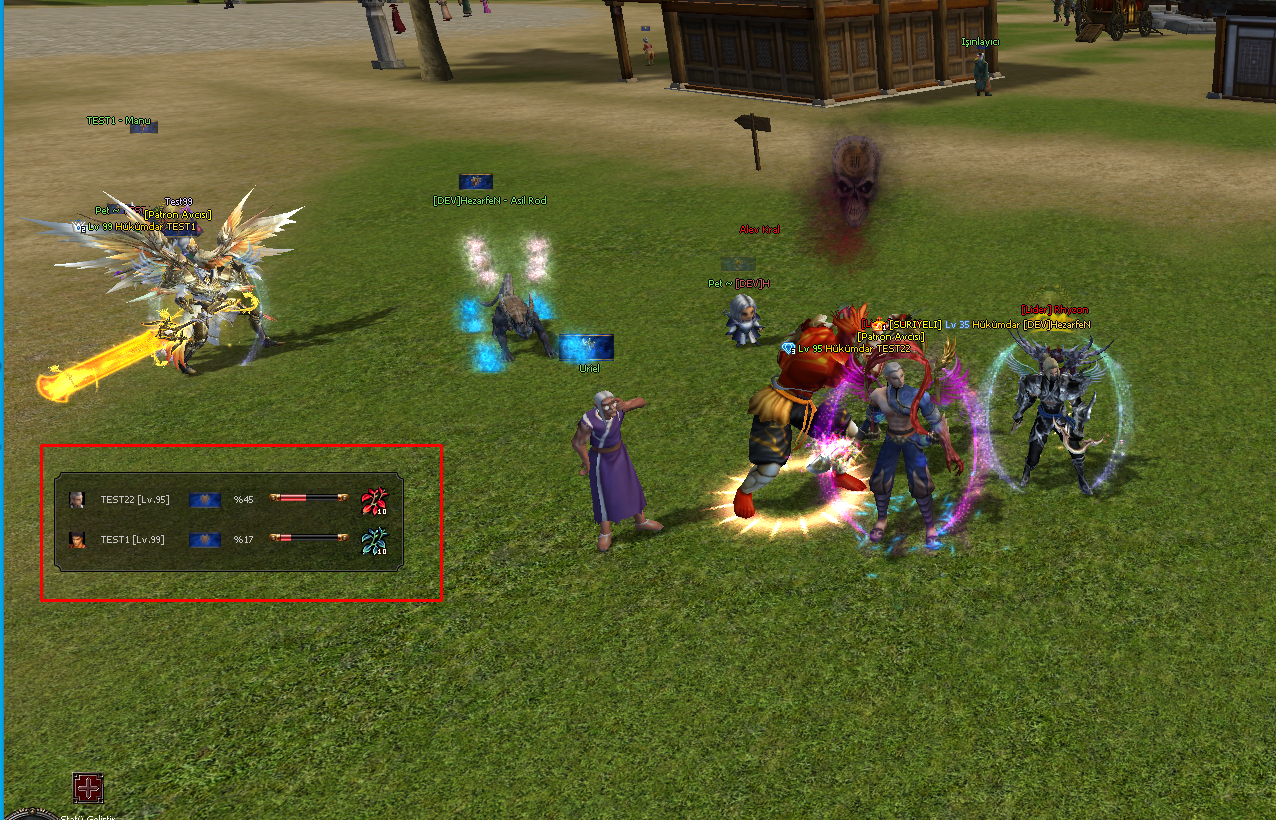This screenshot has width=1276, height=820.
Task: Click the blue flag next to TEST22
Action: click(205, 500)
